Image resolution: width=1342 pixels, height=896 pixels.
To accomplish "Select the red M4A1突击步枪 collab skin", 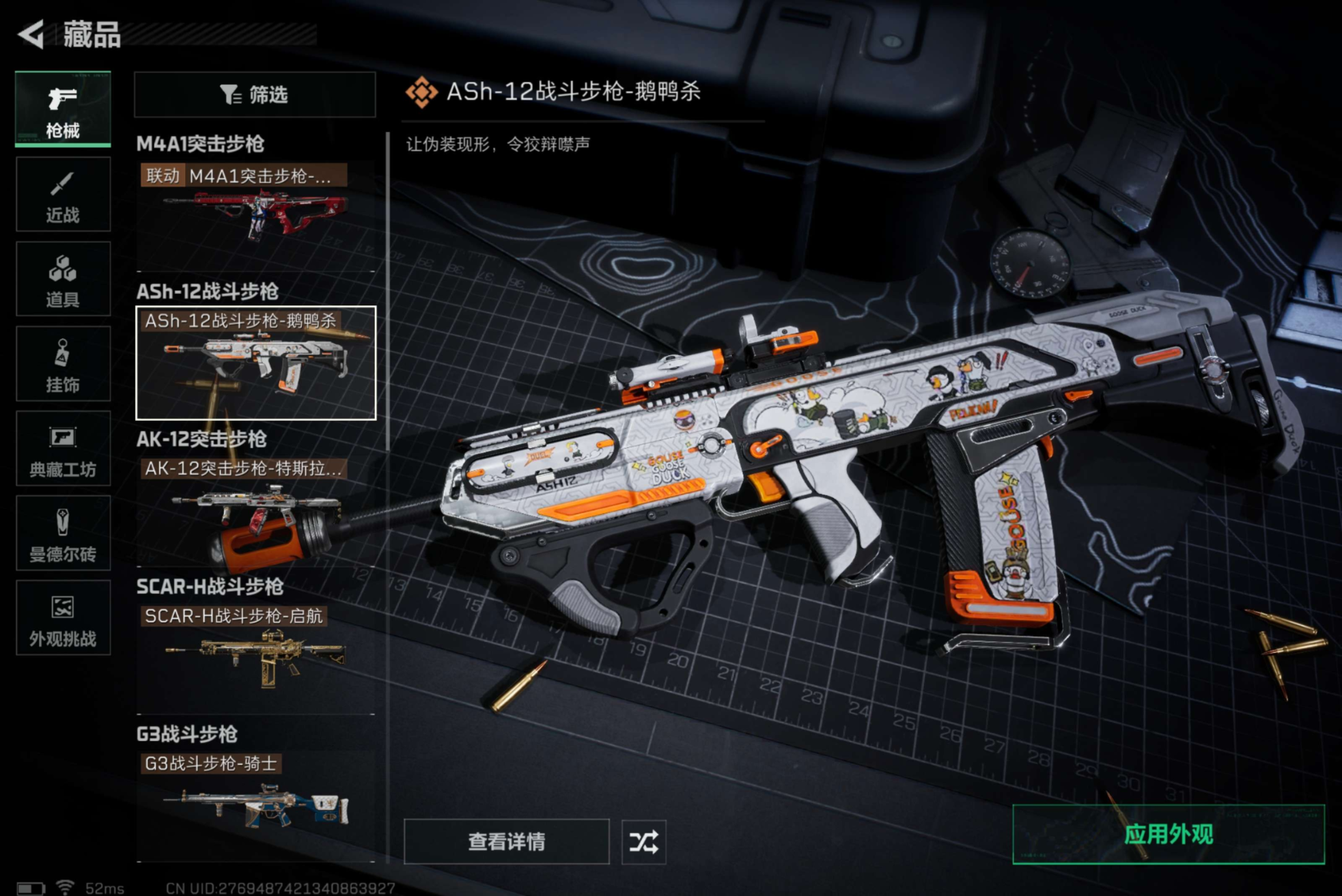I will 255,213.
